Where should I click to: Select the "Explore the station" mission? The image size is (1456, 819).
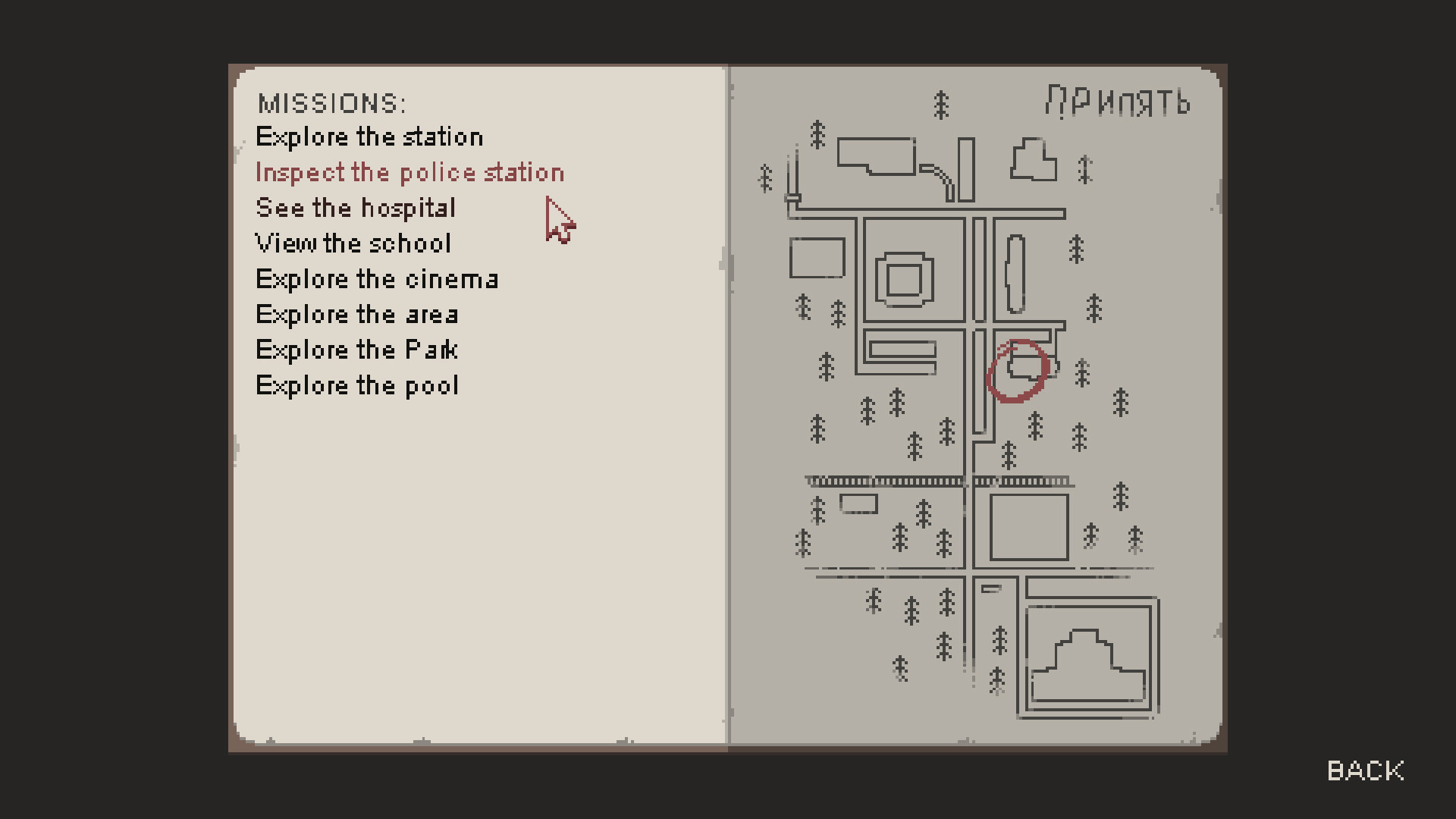pos(369,136)
